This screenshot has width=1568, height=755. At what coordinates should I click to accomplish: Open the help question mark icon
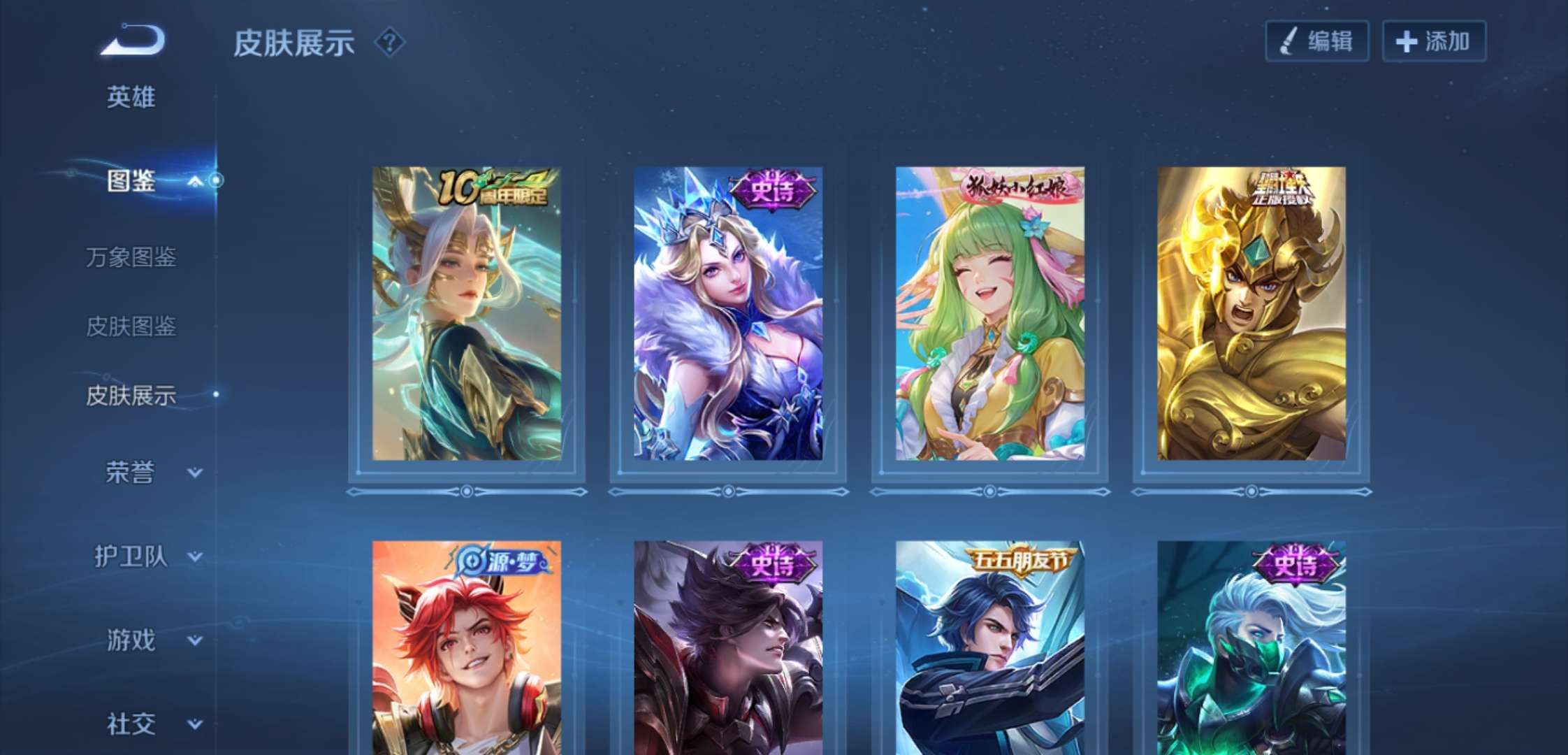(x=389, y=43)
